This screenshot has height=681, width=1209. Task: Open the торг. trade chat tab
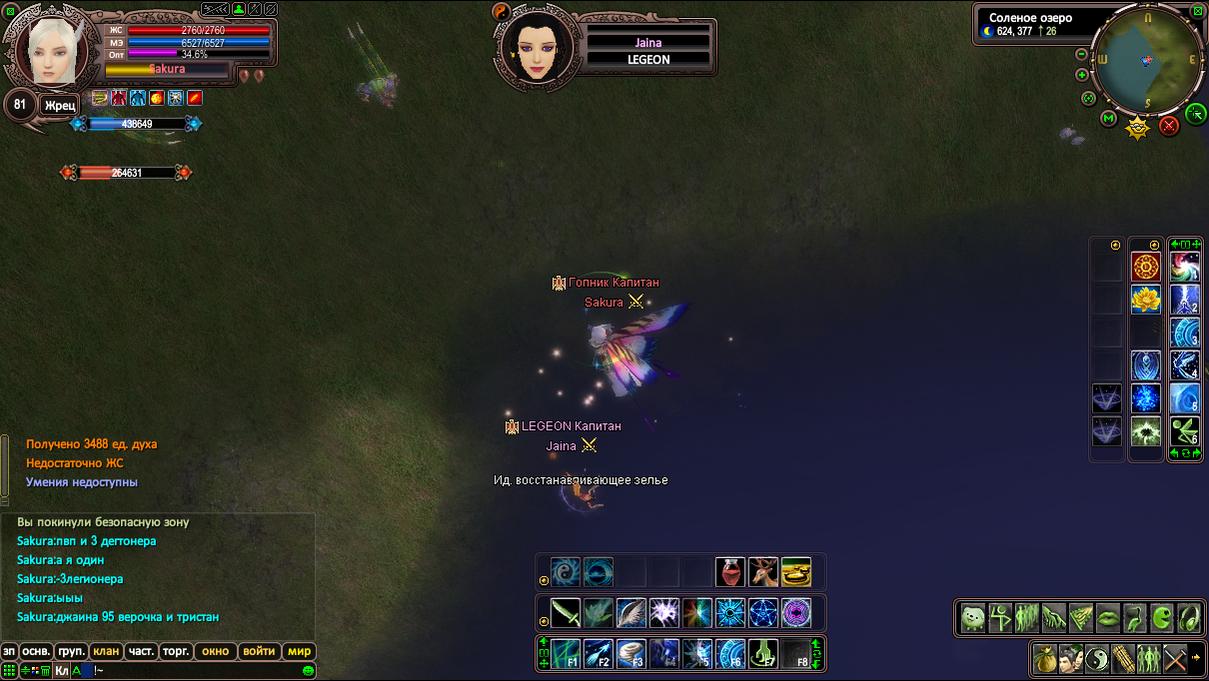[176, 651]
